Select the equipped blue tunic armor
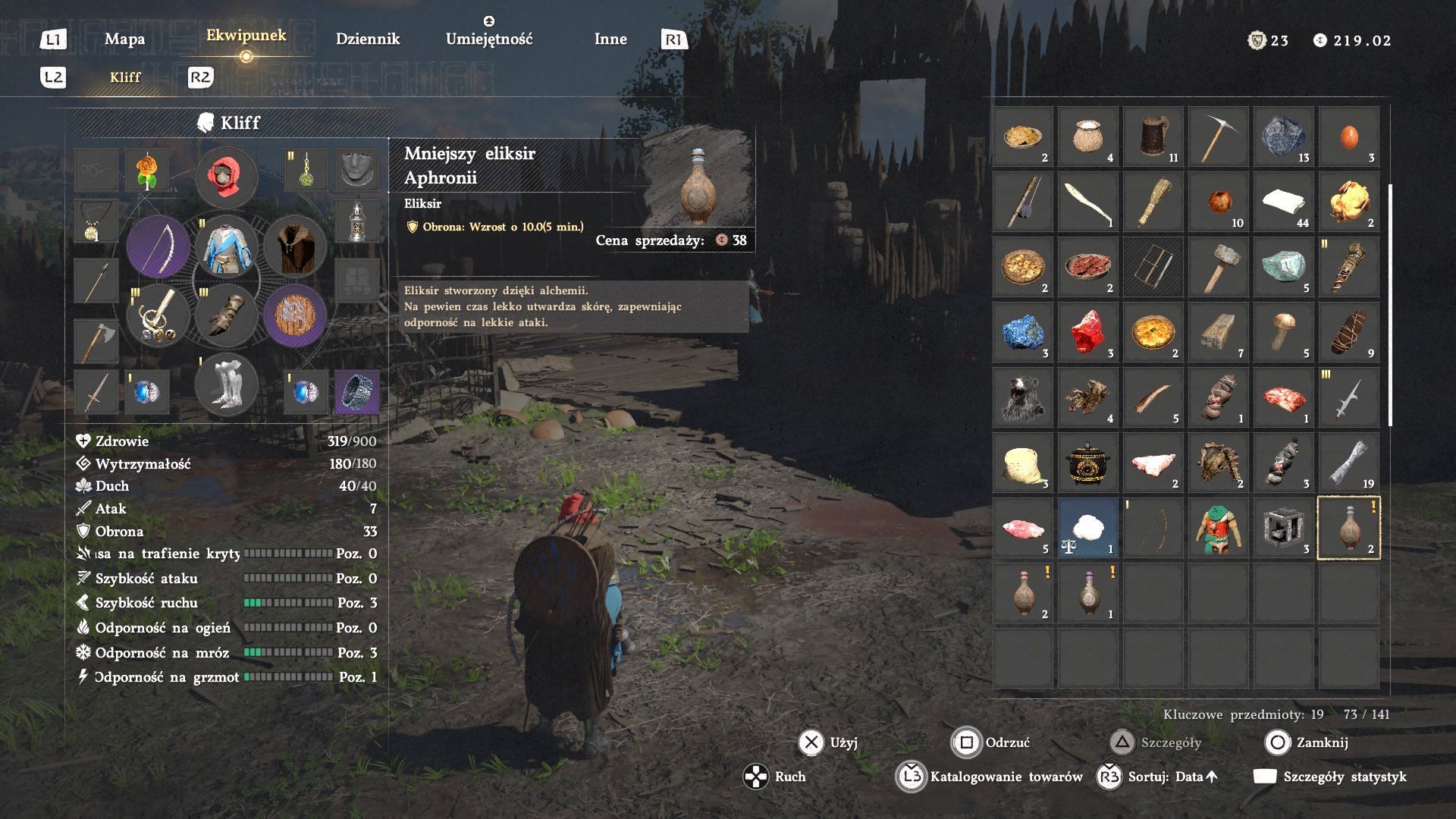The image size is (1456, 819). pyautogui.click(x=226, y=246)
